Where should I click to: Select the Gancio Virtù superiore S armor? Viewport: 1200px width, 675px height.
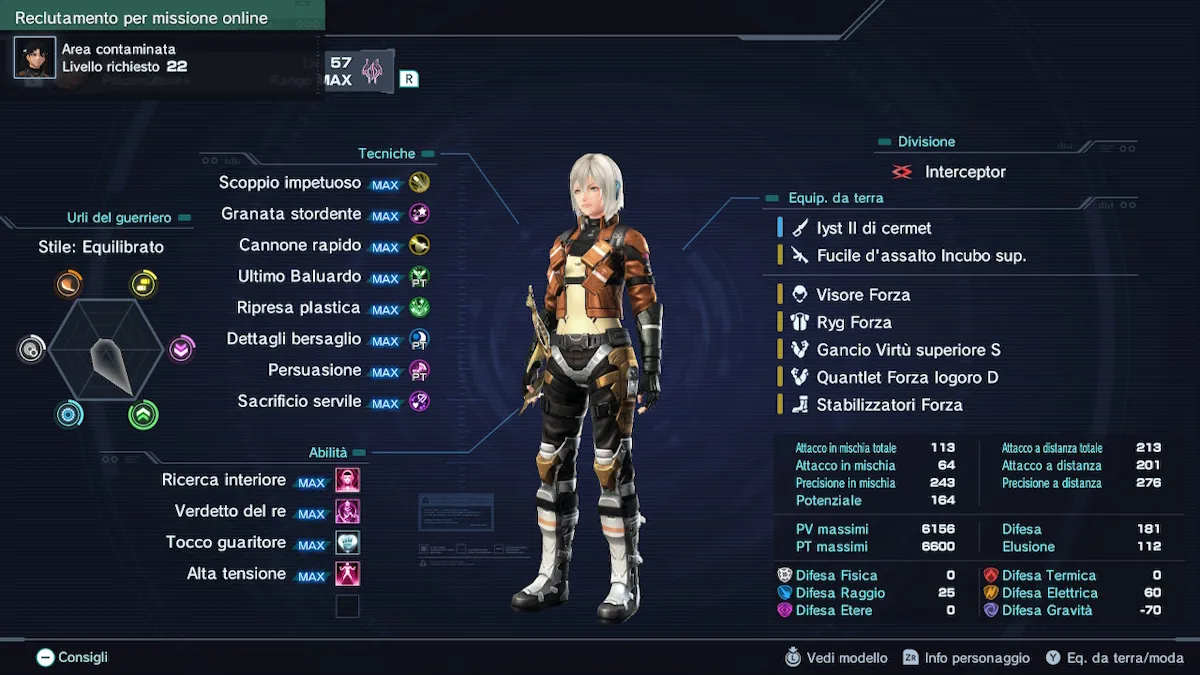[907, 350]
